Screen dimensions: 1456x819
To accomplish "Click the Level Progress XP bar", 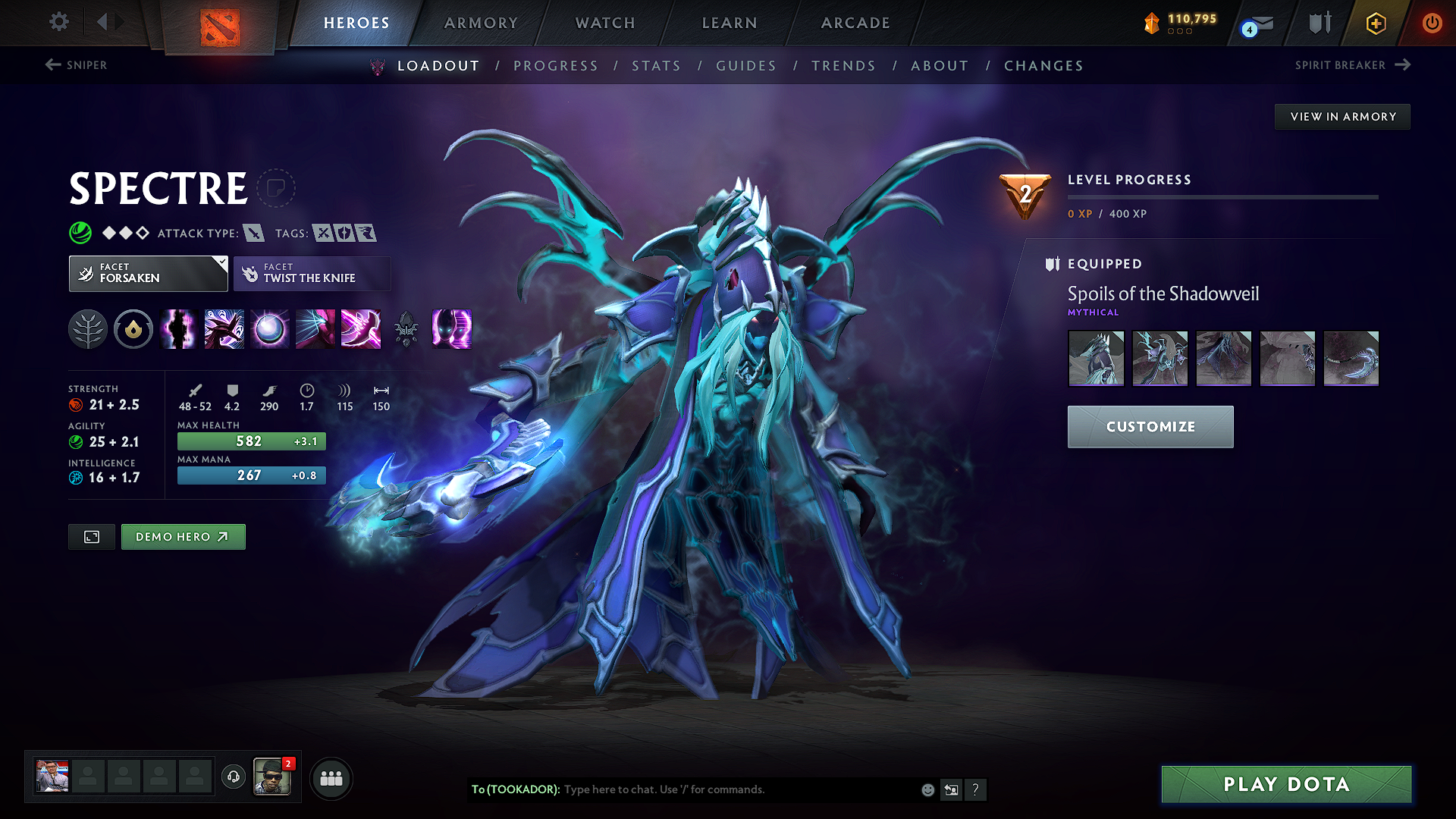I will click(1222, 199).
